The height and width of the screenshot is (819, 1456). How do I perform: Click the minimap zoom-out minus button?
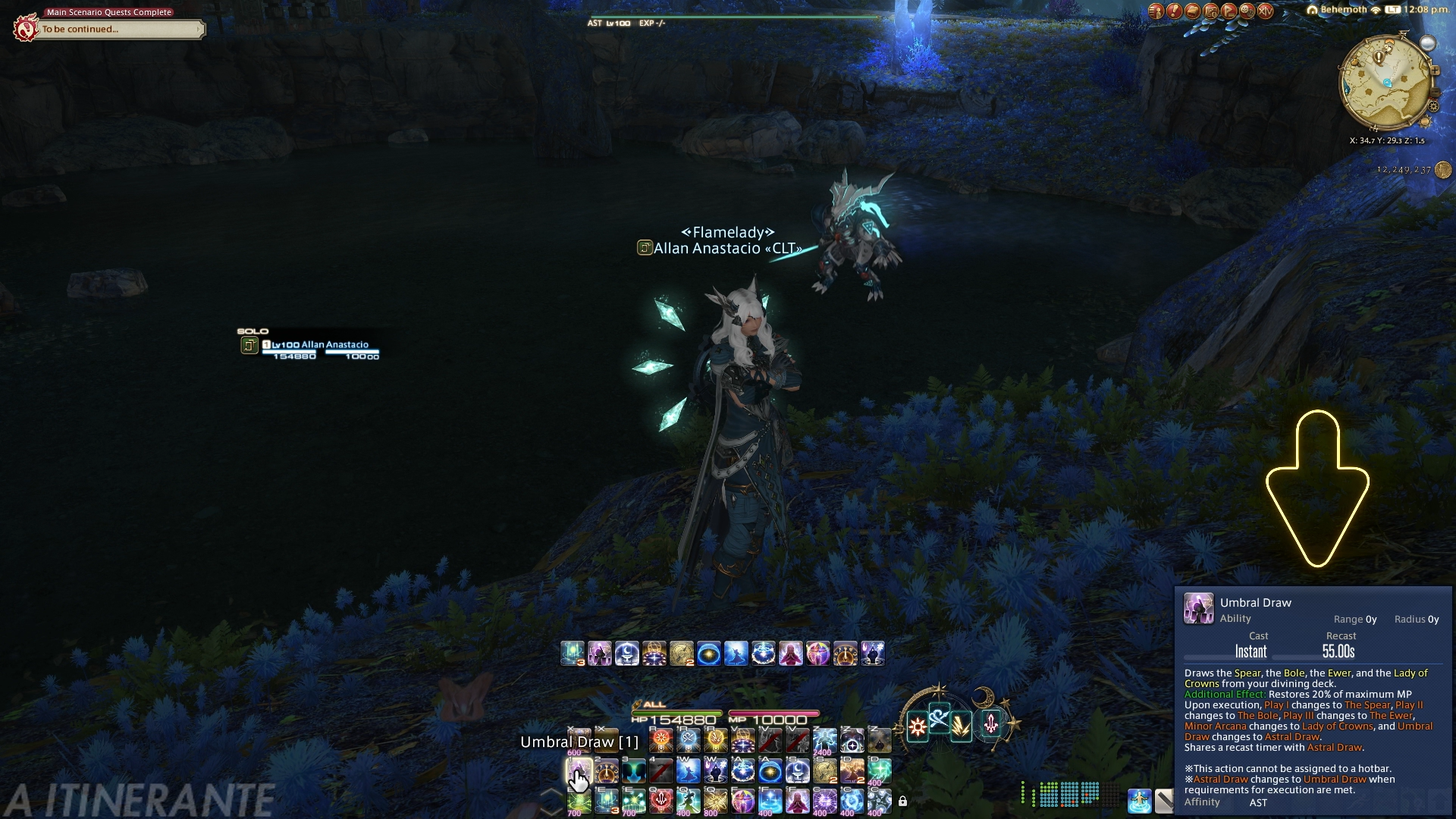[x=1435, y=94]
